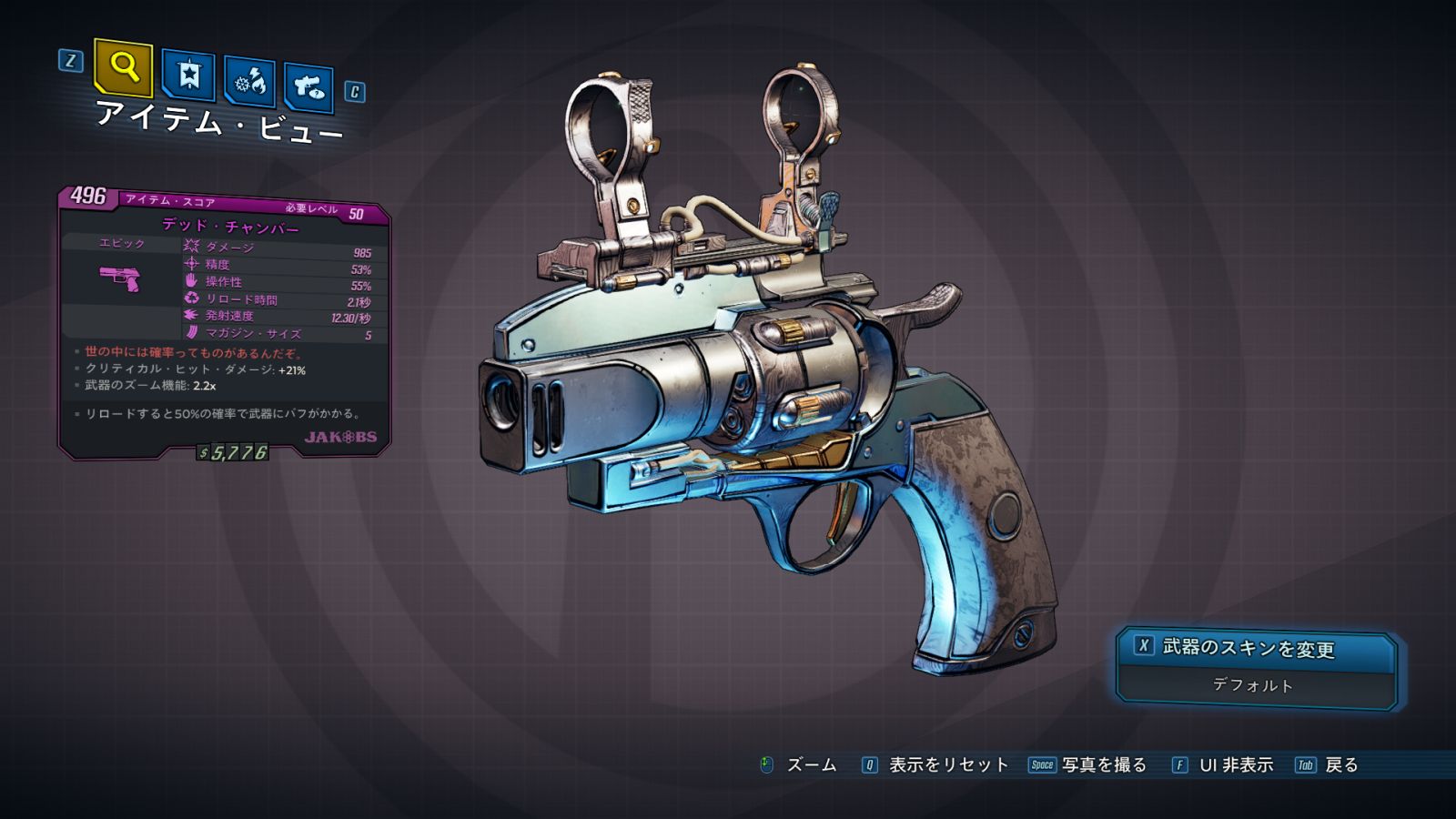Screen dimensions: 1456x819
Task: Switch to the star badge tab
Action: (188, 75)
